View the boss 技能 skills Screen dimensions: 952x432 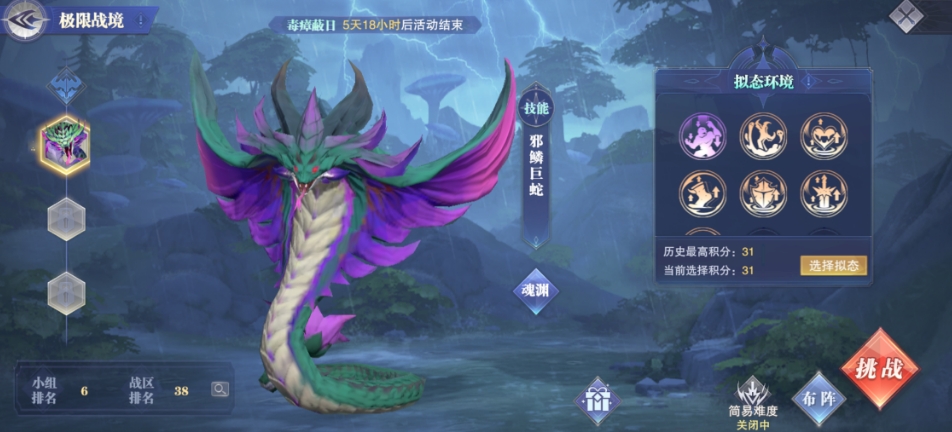536,109
